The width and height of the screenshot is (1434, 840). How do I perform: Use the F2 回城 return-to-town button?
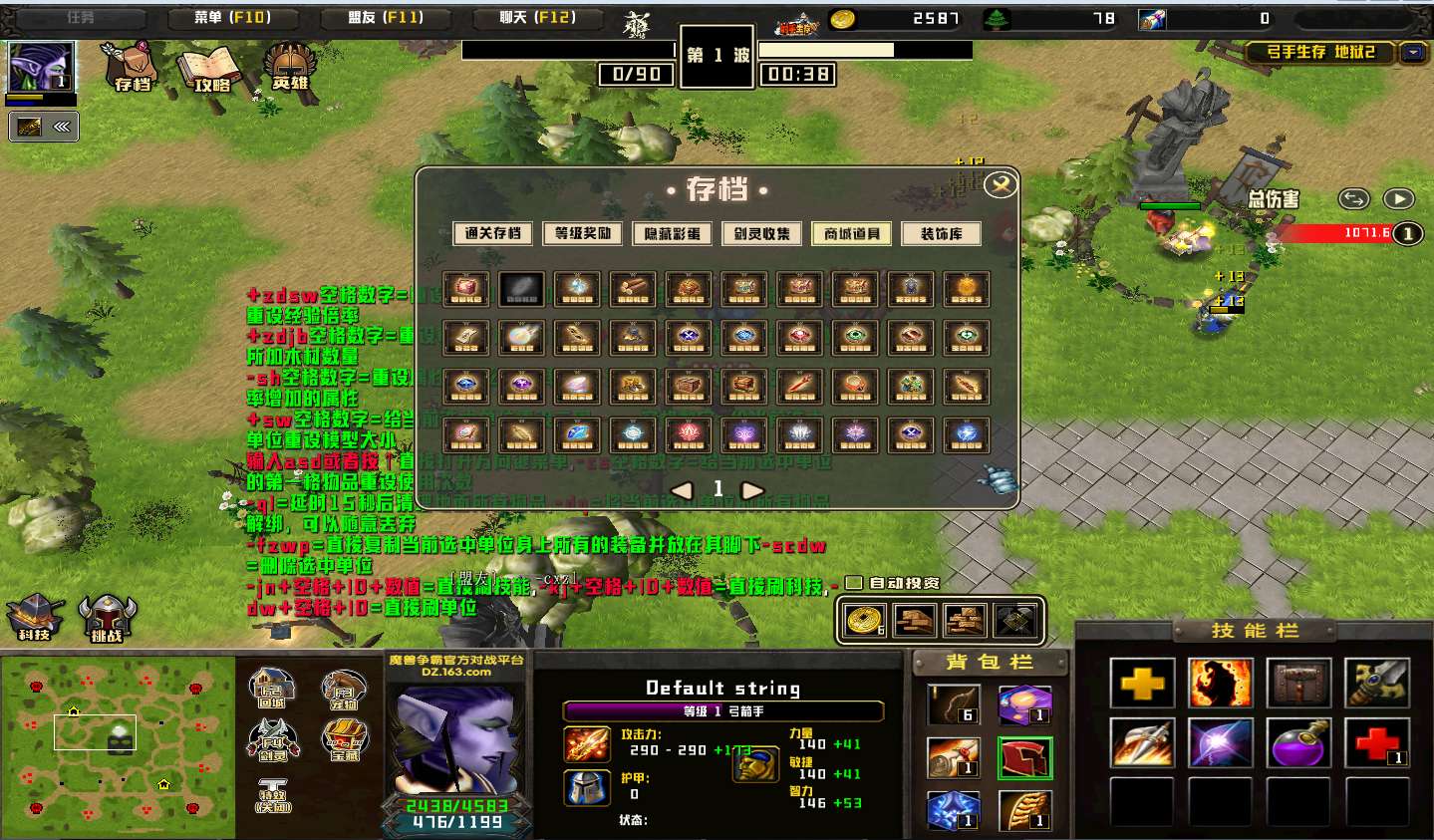271,689
